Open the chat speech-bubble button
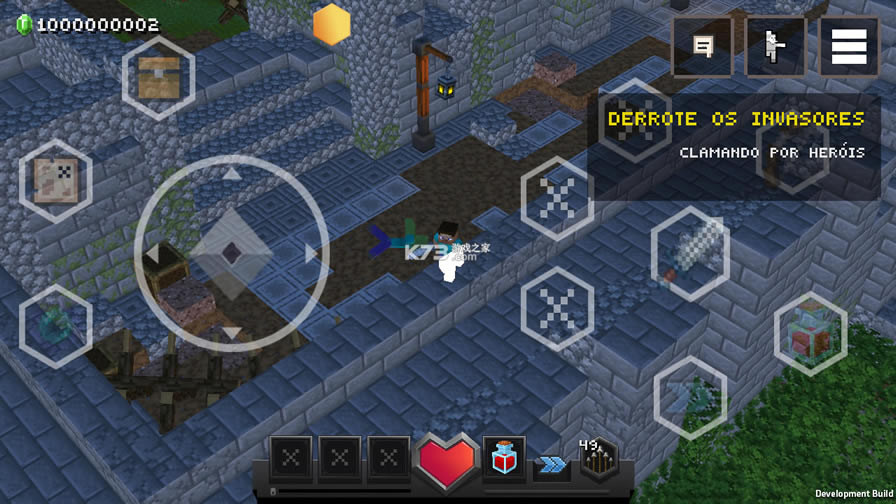The width and height of the screenshot is (896, 504). [x=703, y=47]
